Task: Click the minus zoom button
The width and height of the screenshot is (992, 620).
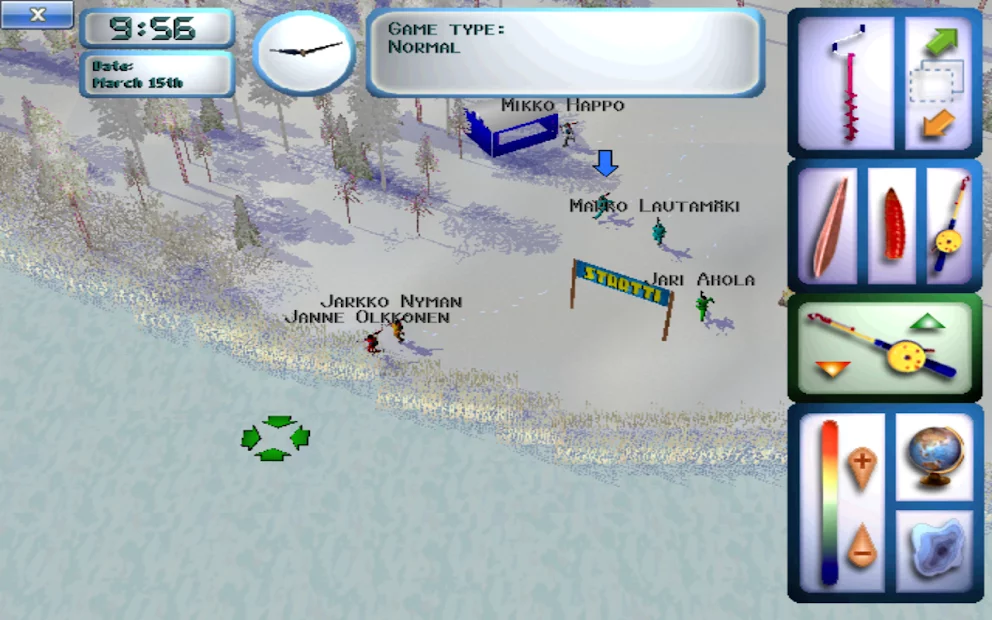Action: click(861, 547)
